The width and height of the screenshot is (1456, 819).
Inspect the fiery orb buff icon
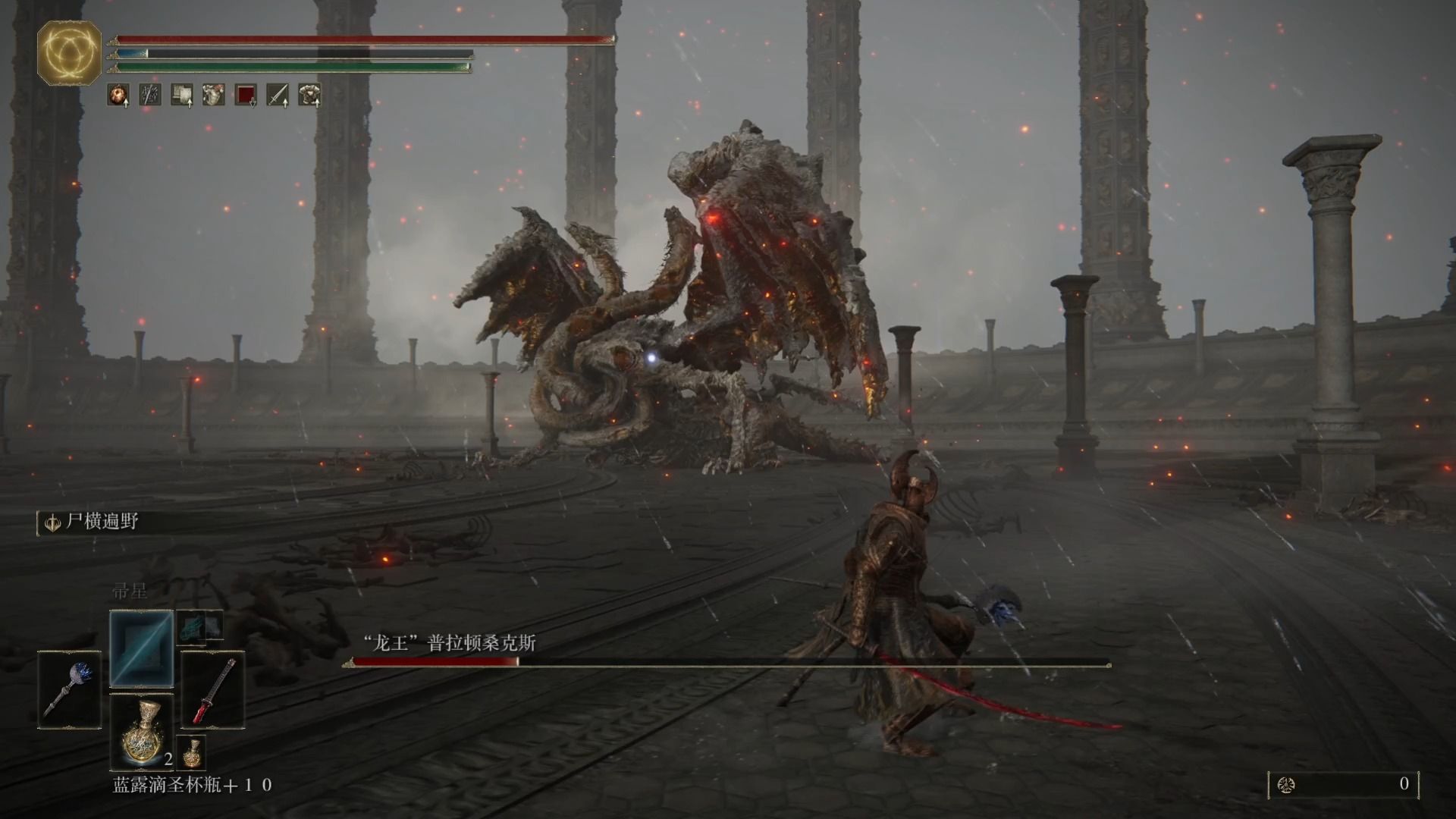coord(118,95)
